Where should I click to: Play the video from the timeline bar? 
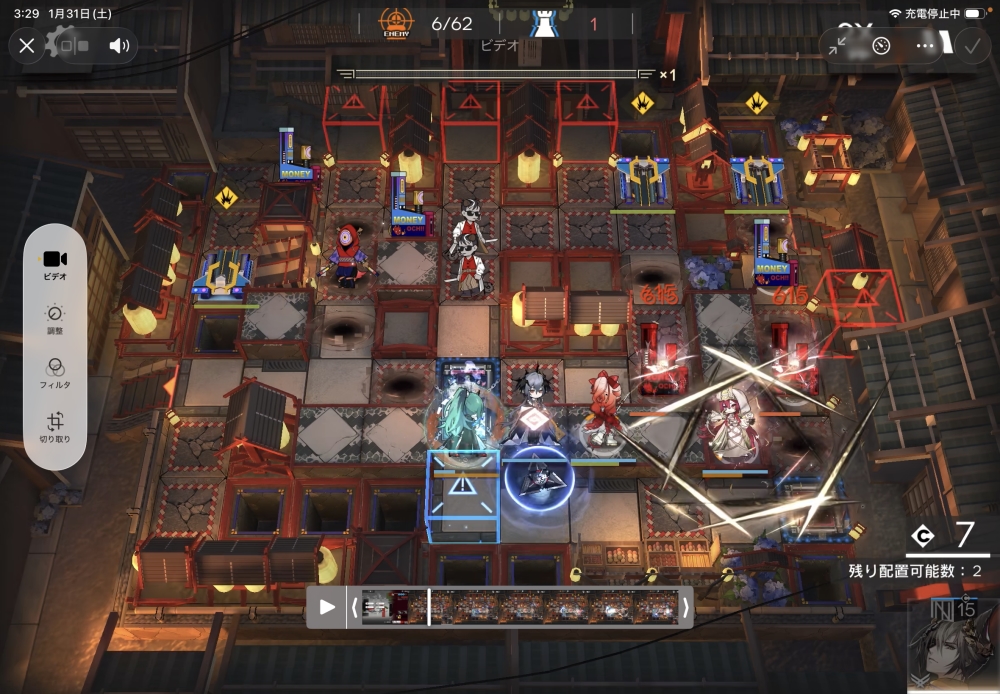(327, 607)
